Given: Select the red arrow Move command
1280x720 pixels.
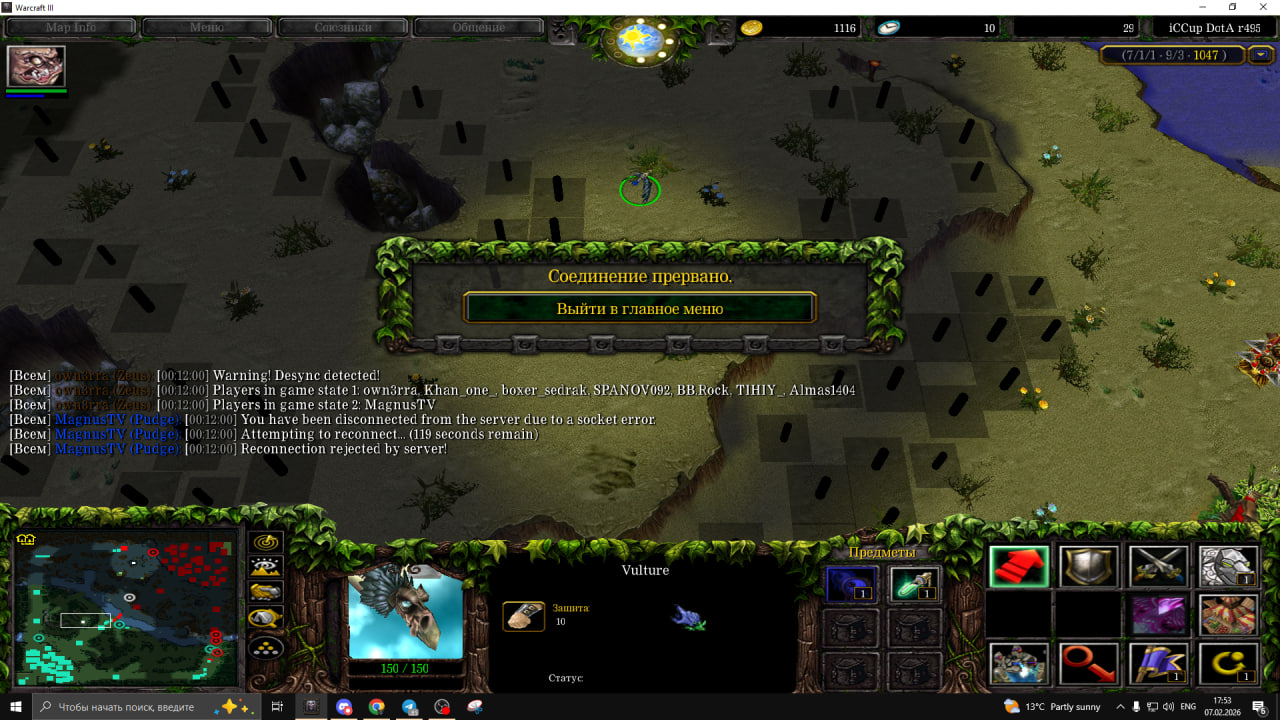Looking at the screenshot, I should 1020,566.
